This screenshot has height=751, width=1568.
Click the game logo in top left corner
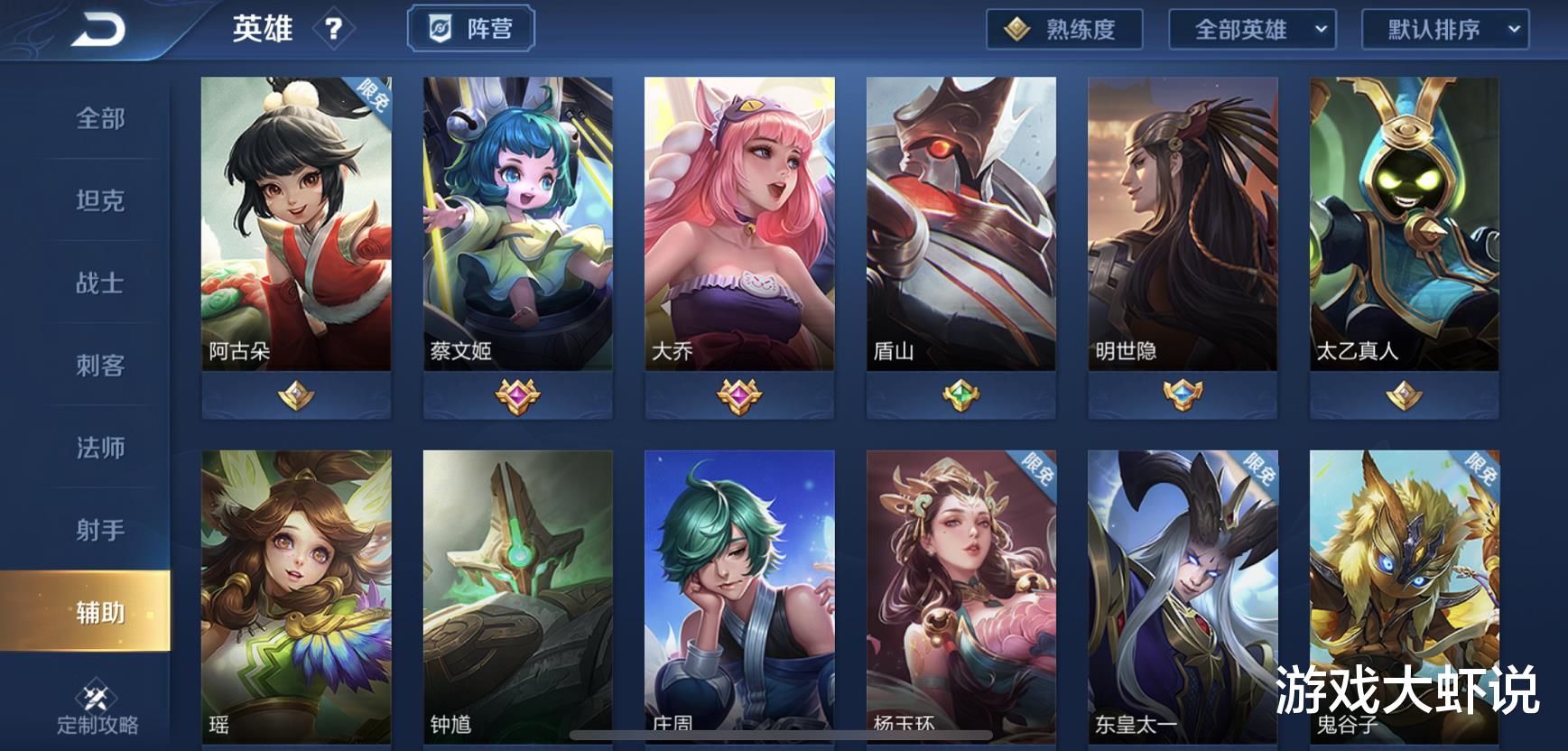pos(99,27)
